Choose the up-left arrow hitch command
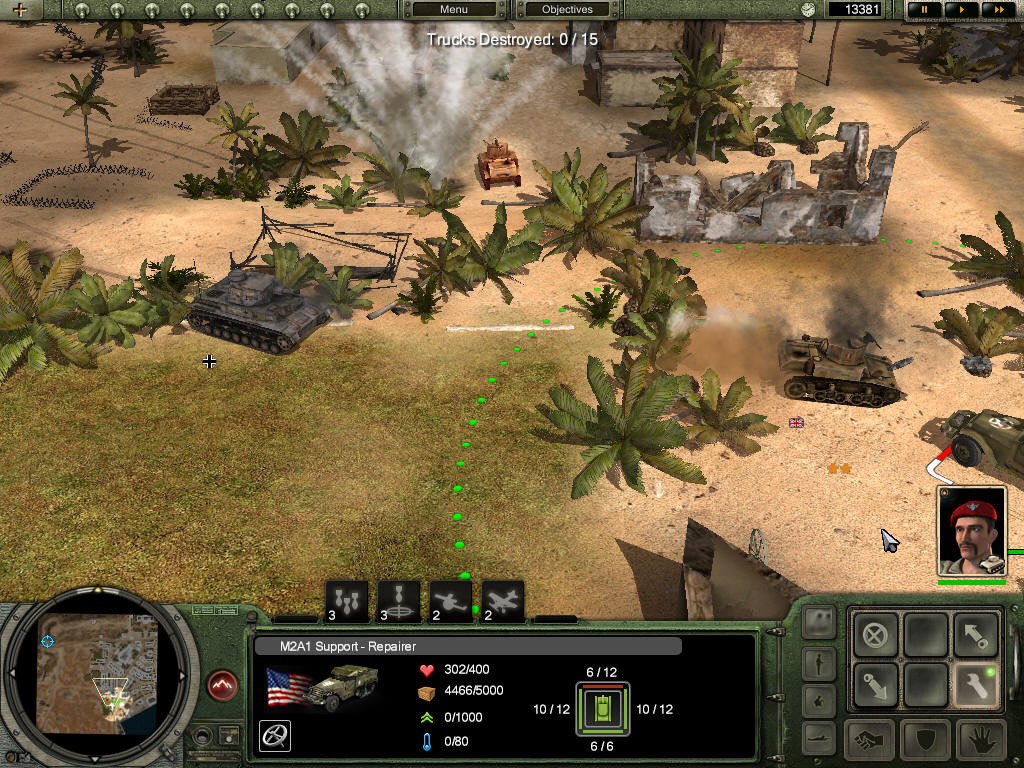The image size is (1024, 768). click(x=976, y=633)
